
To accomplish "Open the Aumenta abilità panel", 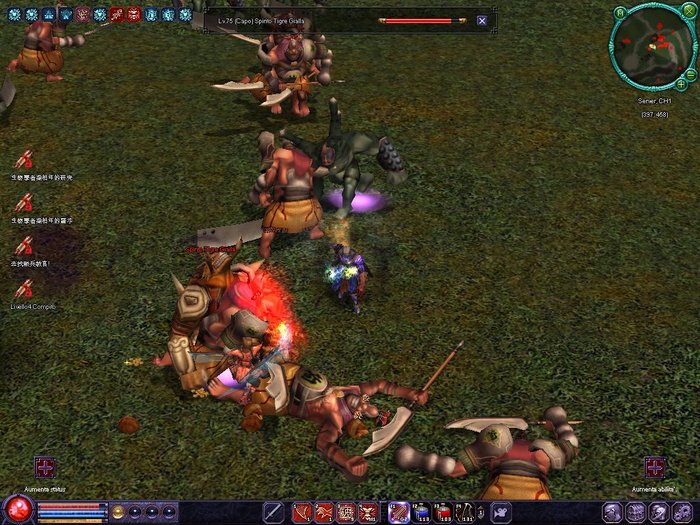I will (655, 467).
